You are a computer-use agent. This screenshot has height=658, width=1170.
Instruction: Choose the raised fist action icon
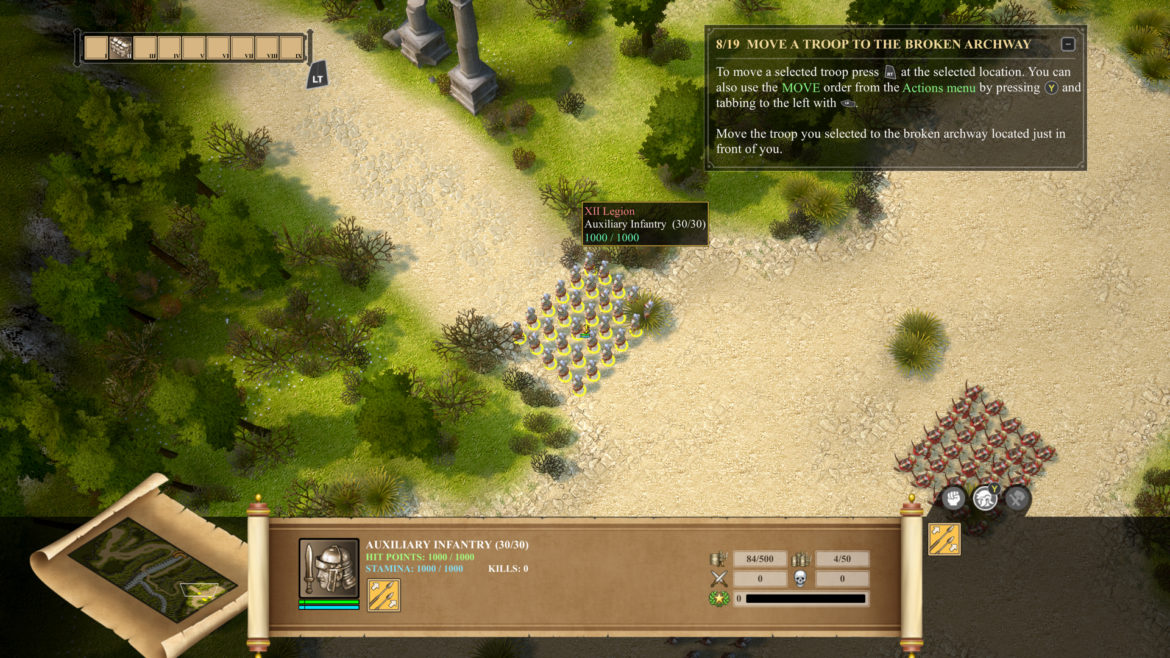pos(954,497)
